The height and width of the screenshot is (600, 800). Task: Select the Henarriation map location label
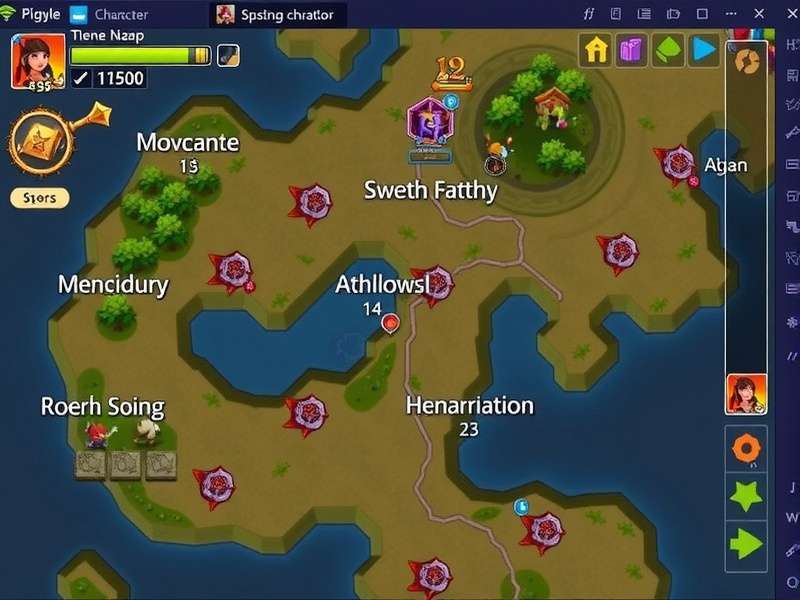pos(469,405)
